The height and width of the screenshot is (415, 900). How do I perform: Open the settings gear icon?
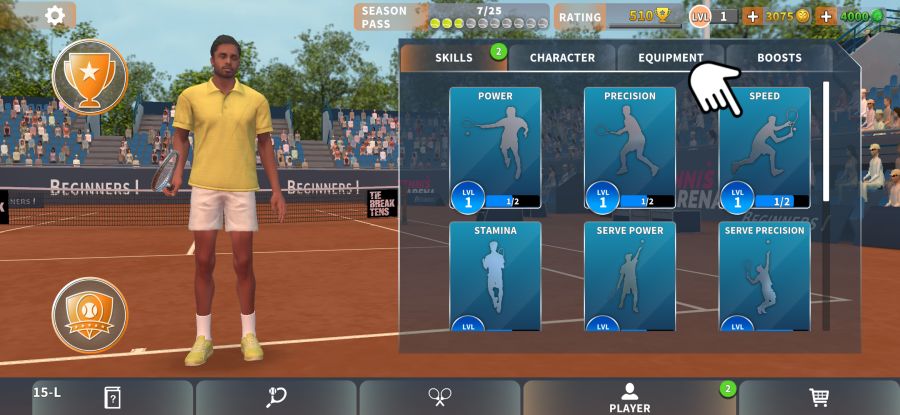(55, 15)
